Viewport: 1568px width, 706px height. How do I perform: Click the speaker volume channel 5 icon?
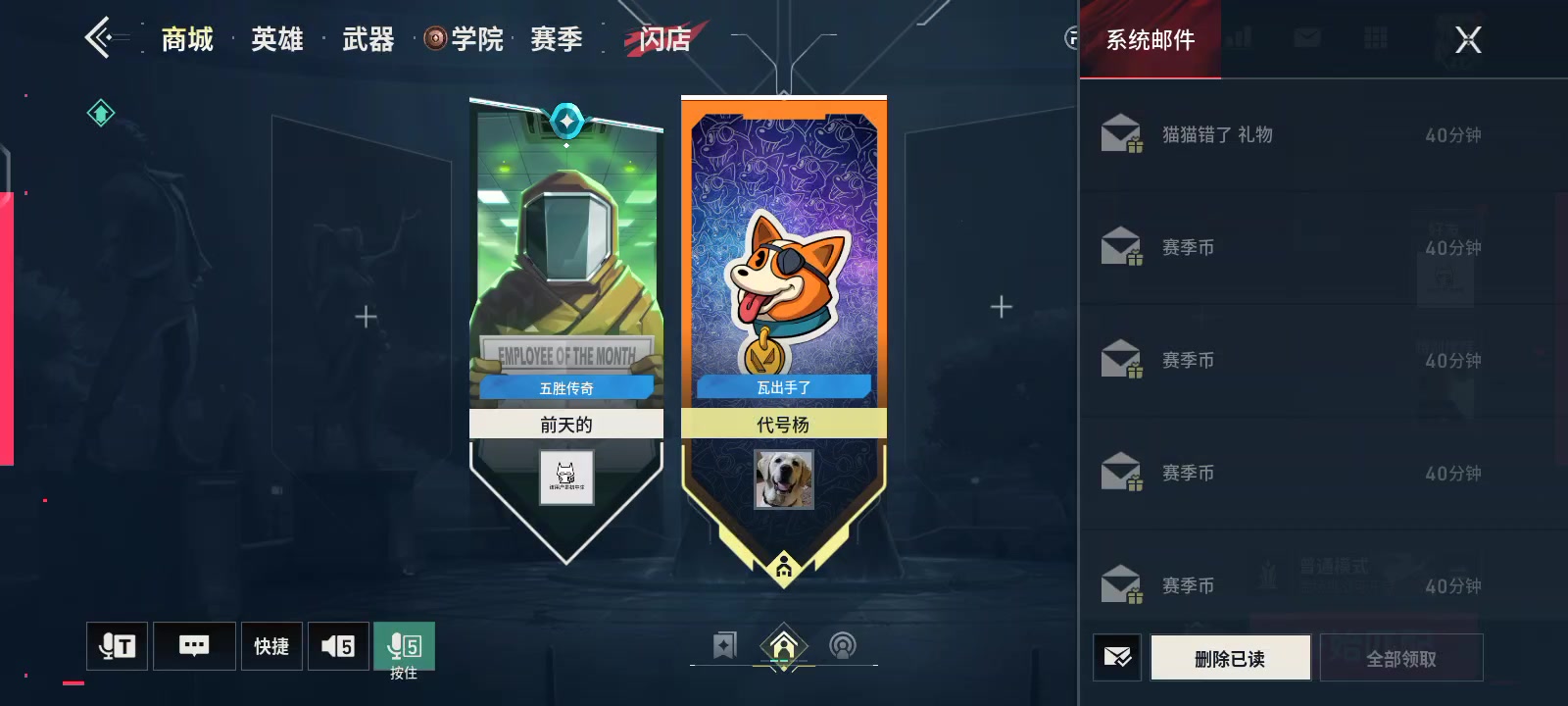338,645
